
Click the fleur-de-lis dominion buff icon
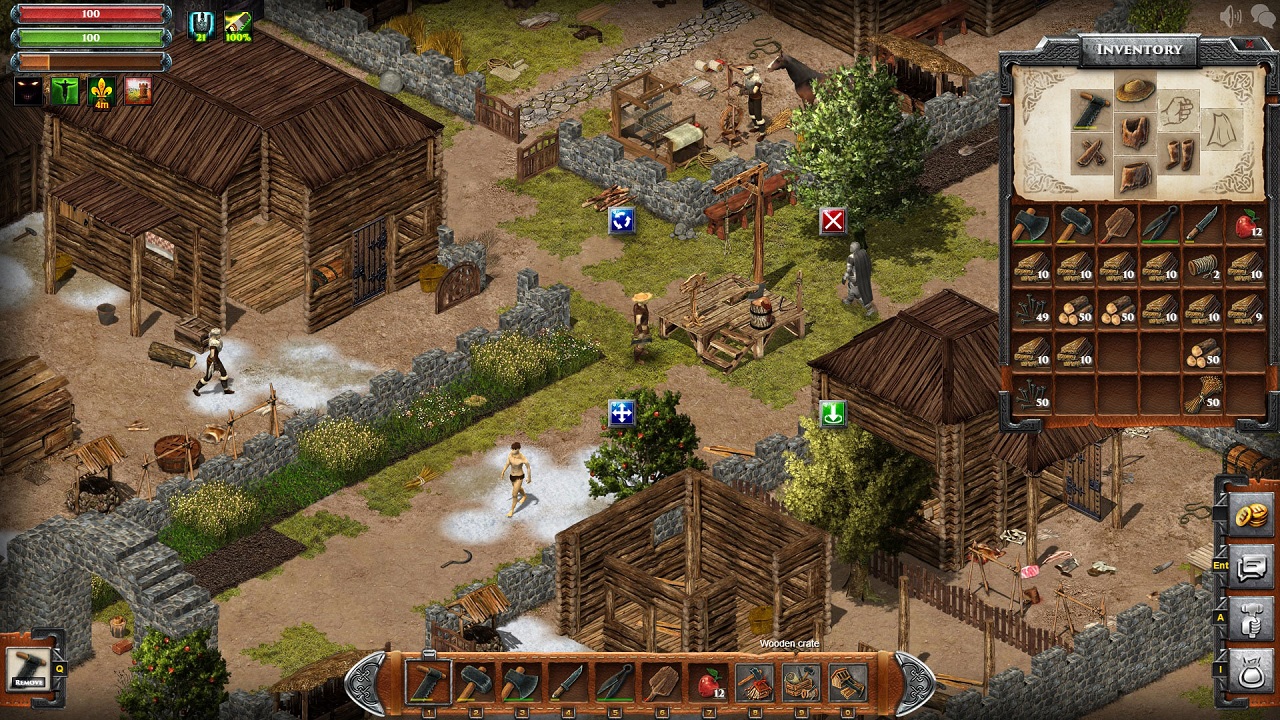point(100,92)
